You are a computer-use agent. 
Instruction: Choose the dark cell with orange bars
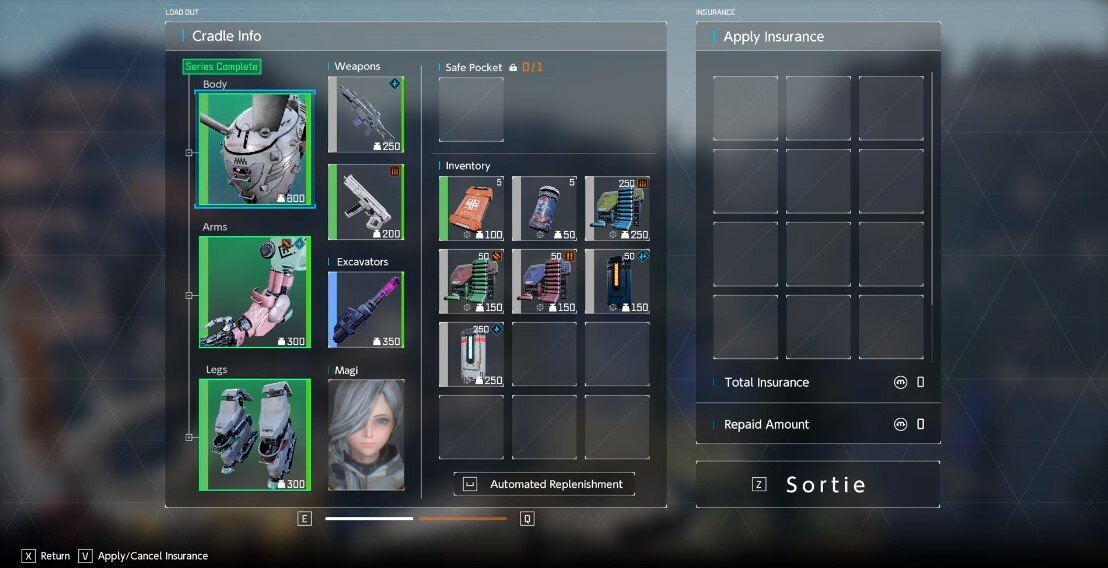tap(617, 282)
